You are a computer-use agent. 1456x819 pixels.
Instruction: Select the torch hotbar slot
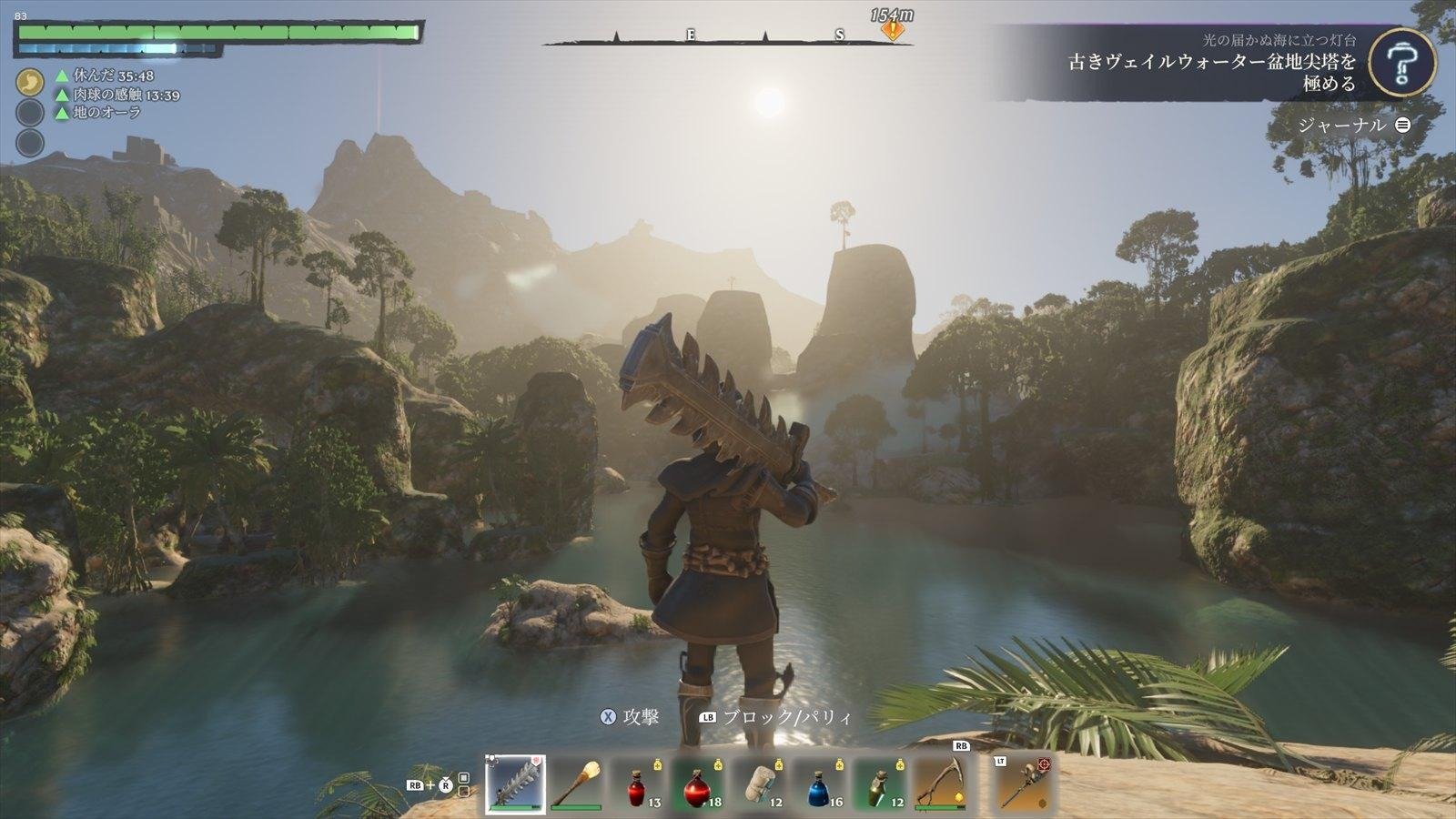(x=576, y=783)
